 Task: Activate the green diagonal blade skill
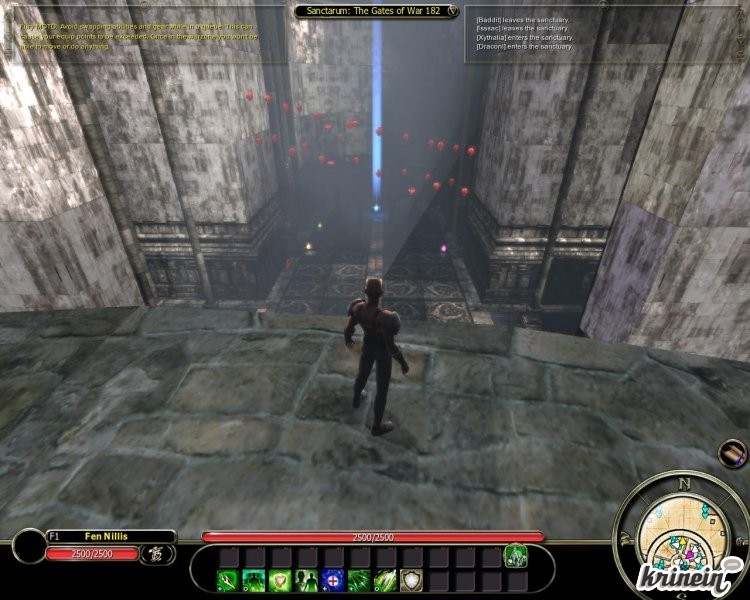(x=385, y=580)
